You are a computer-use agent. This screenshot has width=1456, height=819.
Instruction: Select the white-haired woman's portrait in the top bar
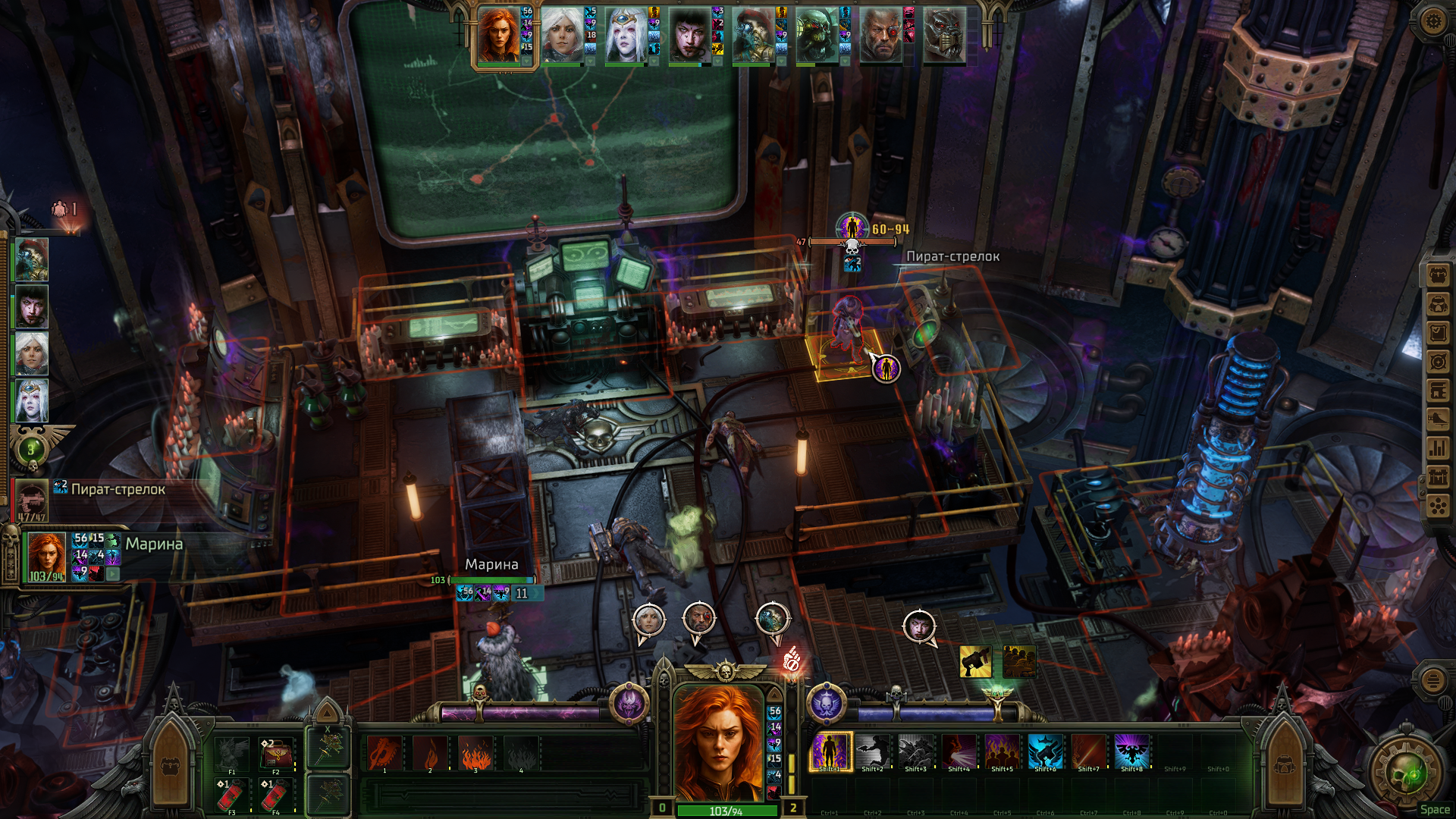pos(562,36)
